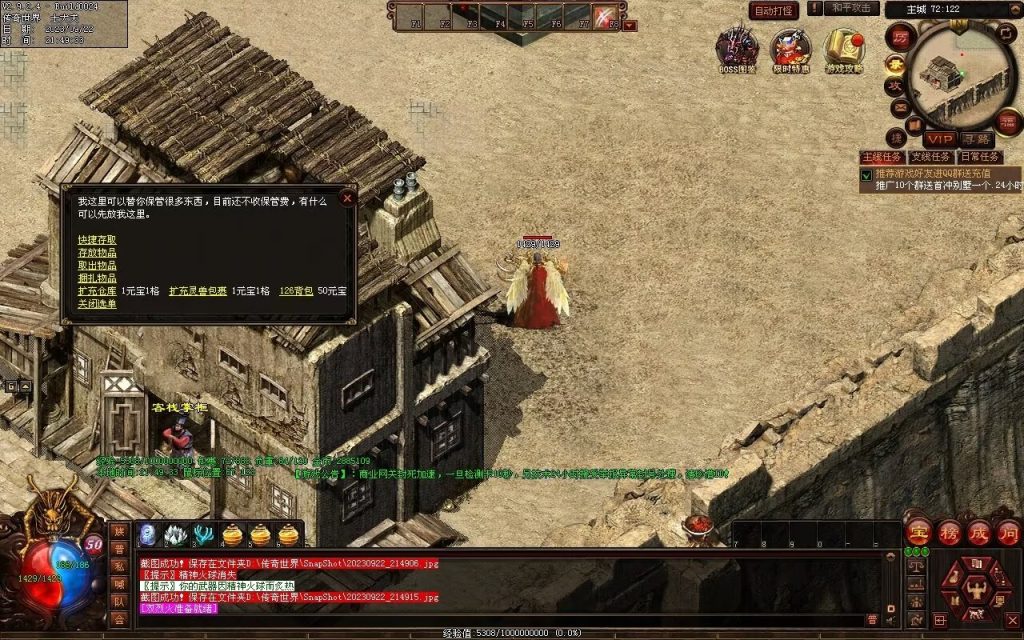
Task: Open the 游戏攻略 game guide book
Action: [x=845, y=50]
